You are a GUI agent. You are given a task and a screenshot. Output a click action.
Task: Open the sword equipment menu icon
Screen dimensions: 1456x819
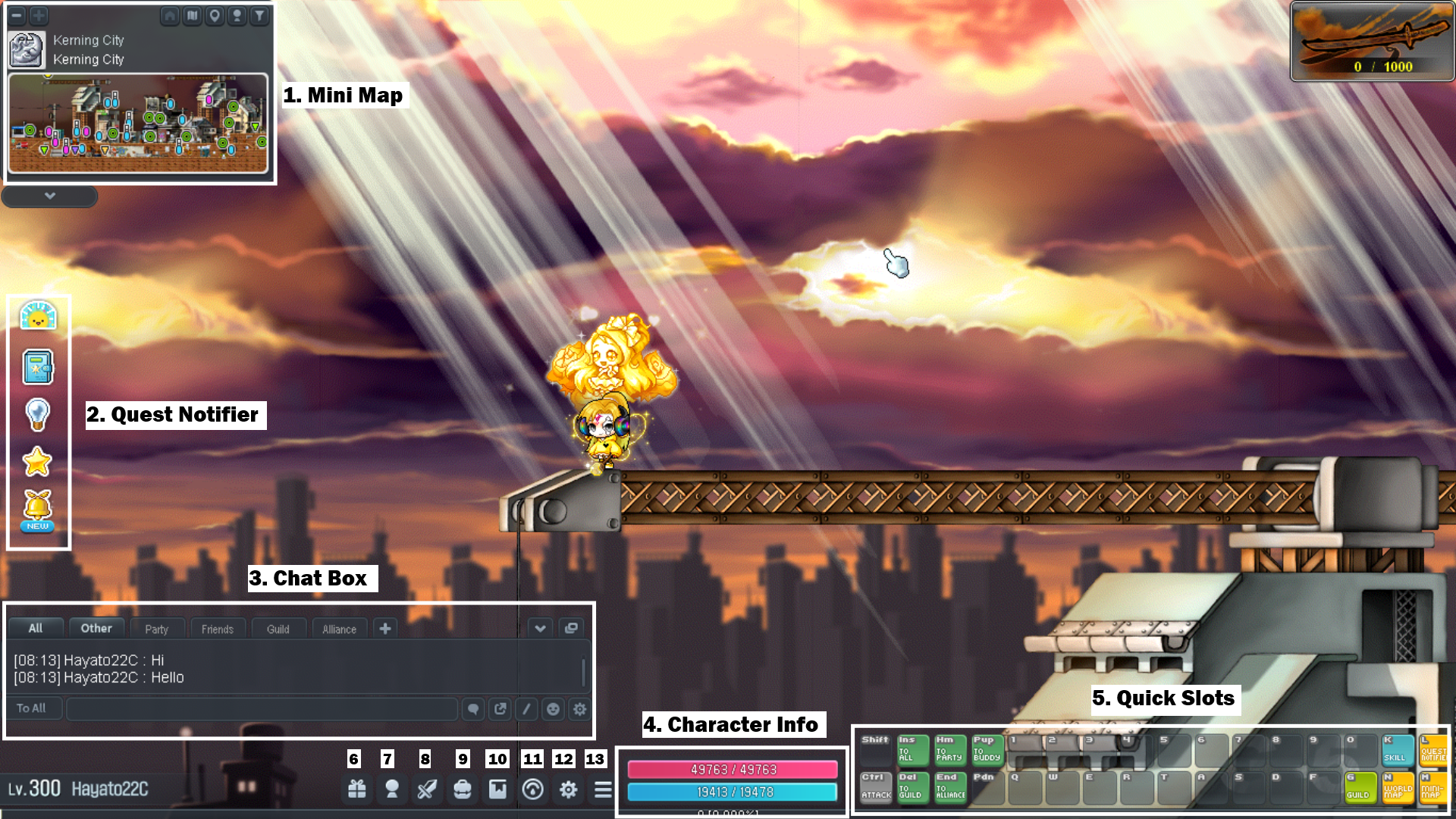click(427, 789)
